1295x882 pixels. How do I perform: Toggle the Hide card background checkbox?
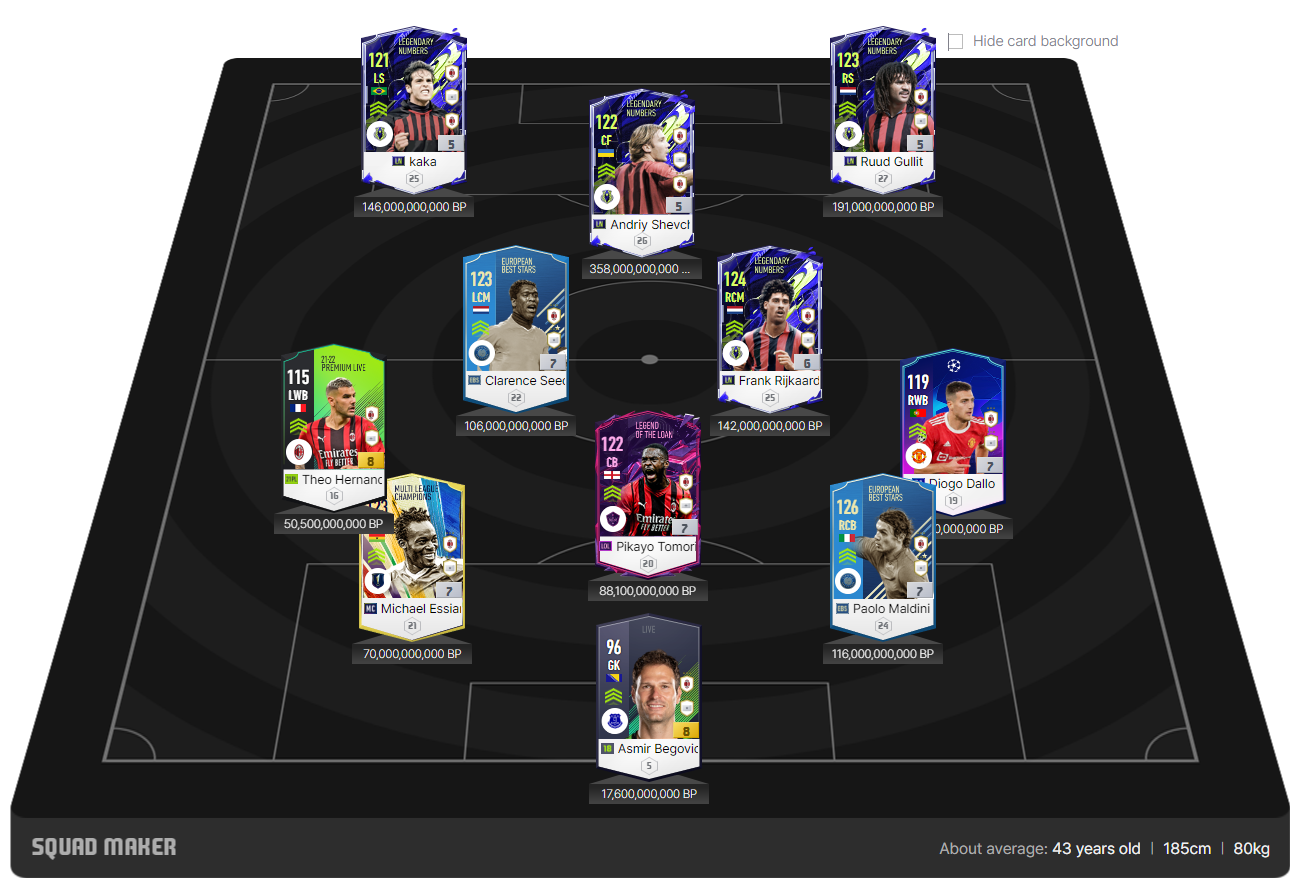tap(956, 42)
